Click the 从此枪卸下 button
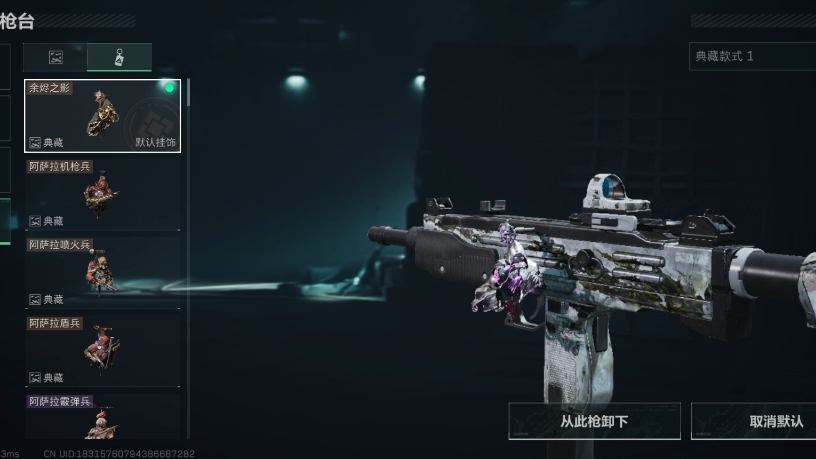The image size is (816, 459). pyautogui.click(x=594, y=421)
